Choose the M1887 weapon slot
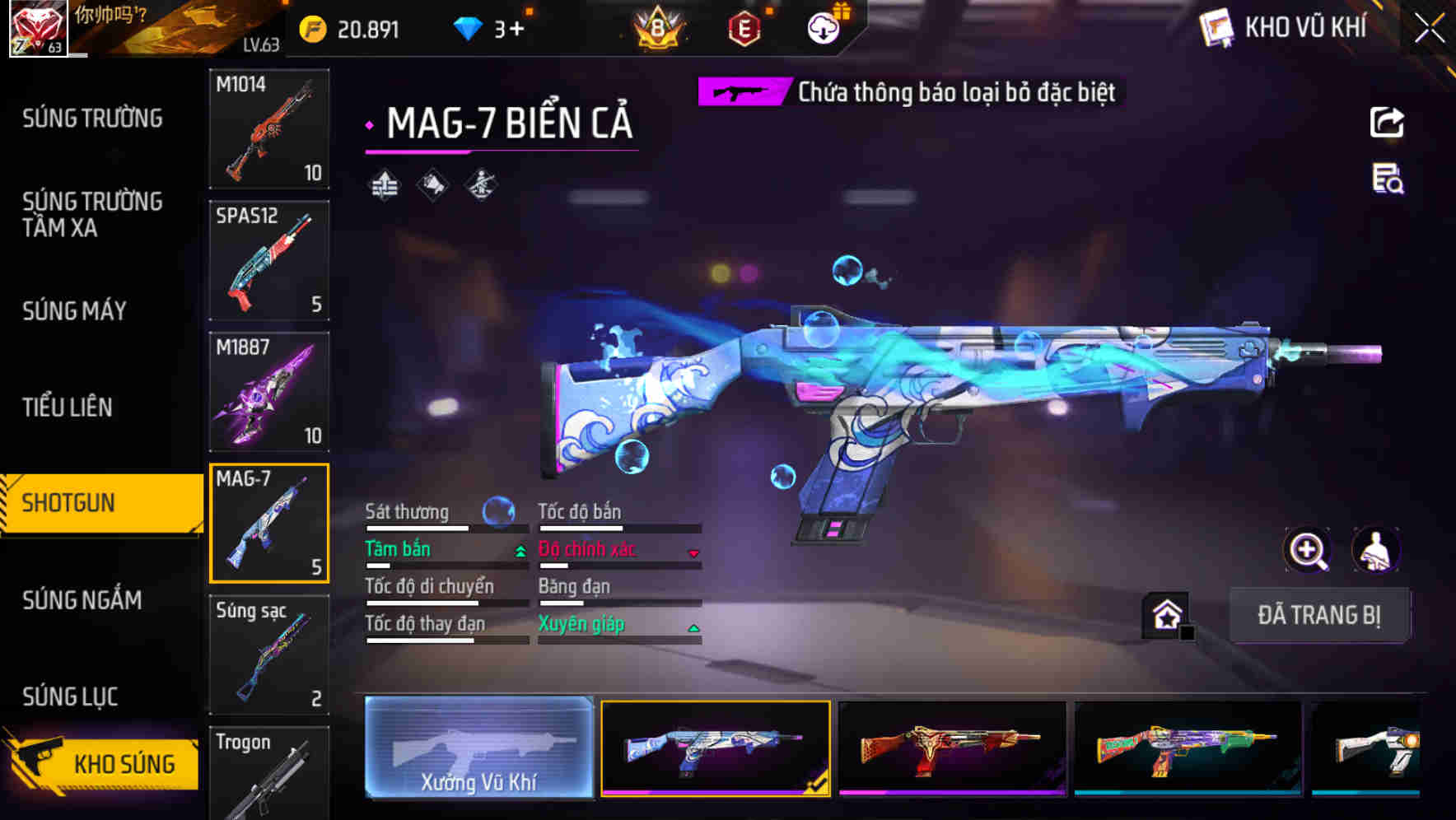The width and height of the screenshot is (1456, 820). (x=269, y=392)
